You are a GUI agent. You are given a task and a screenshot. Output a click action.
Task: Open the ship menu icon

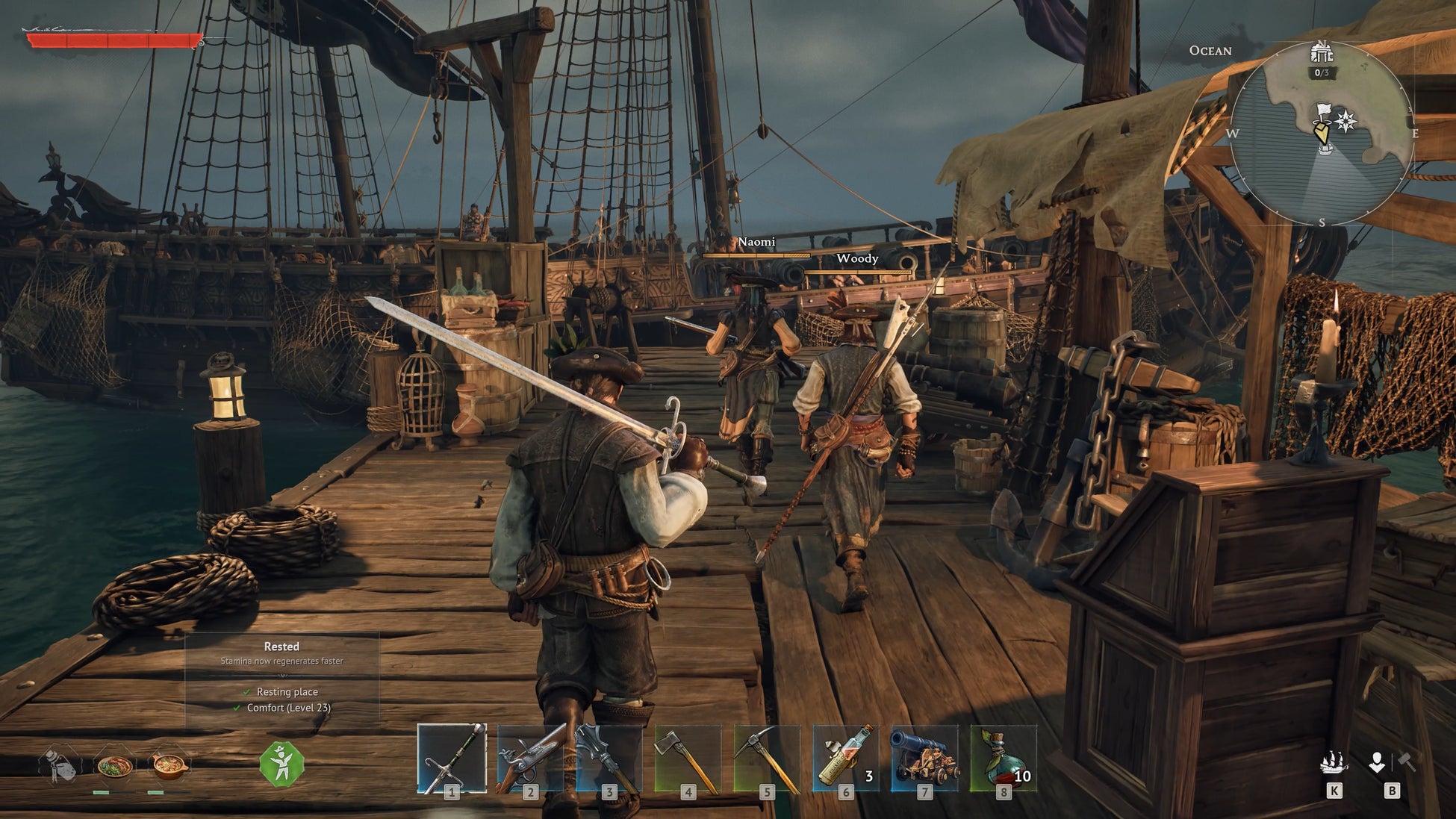pos(1334,763)
